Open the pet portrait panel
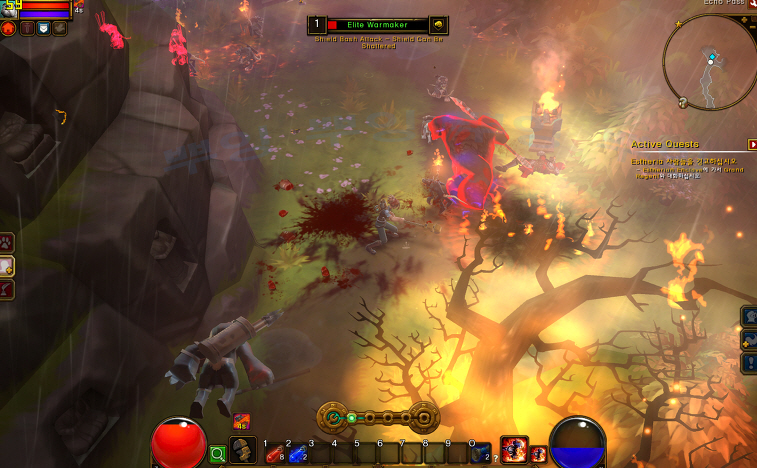The width and height of the screenshot is (757, 468). coord(7,8)
